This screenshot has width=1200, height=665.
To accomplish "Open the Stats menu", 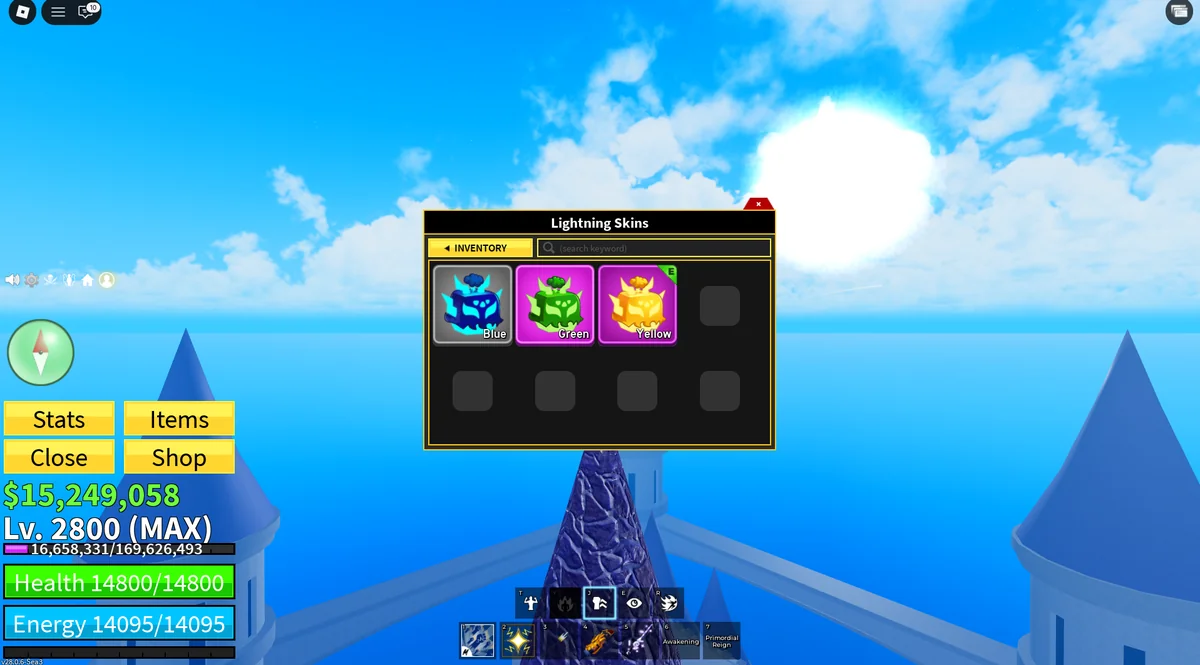I will coord(59,420).
